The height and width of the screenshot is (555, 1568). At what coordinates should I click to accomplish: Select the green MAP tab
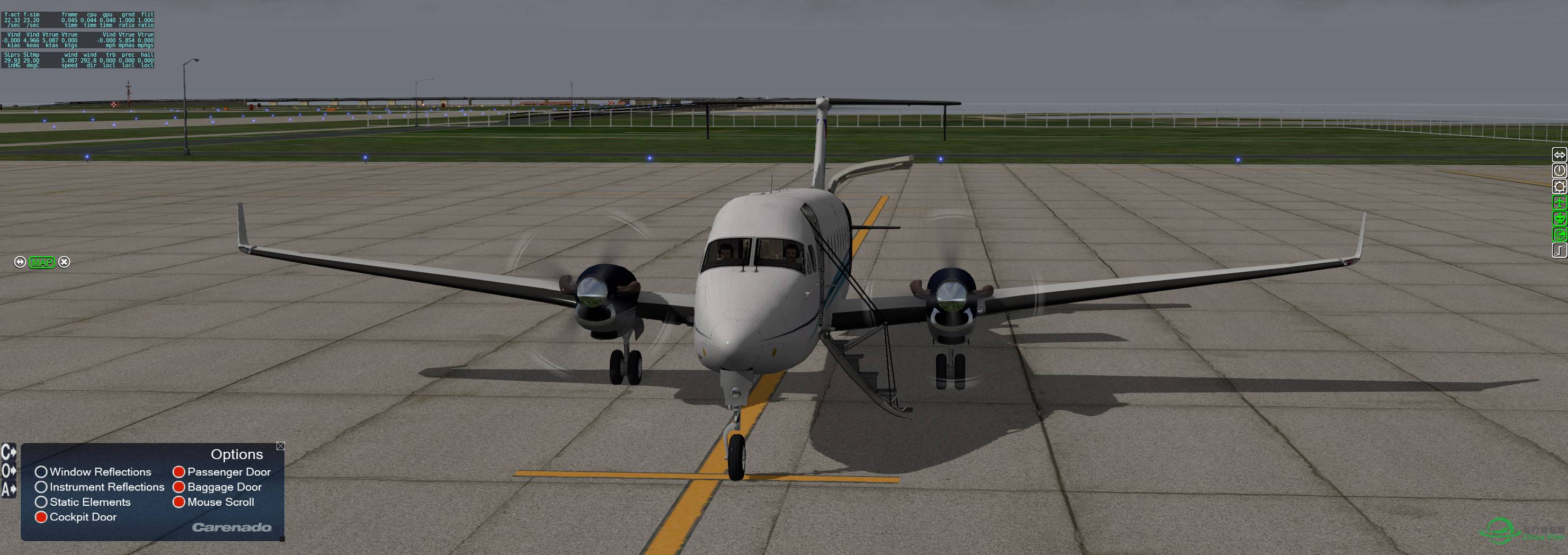[42, 262]
